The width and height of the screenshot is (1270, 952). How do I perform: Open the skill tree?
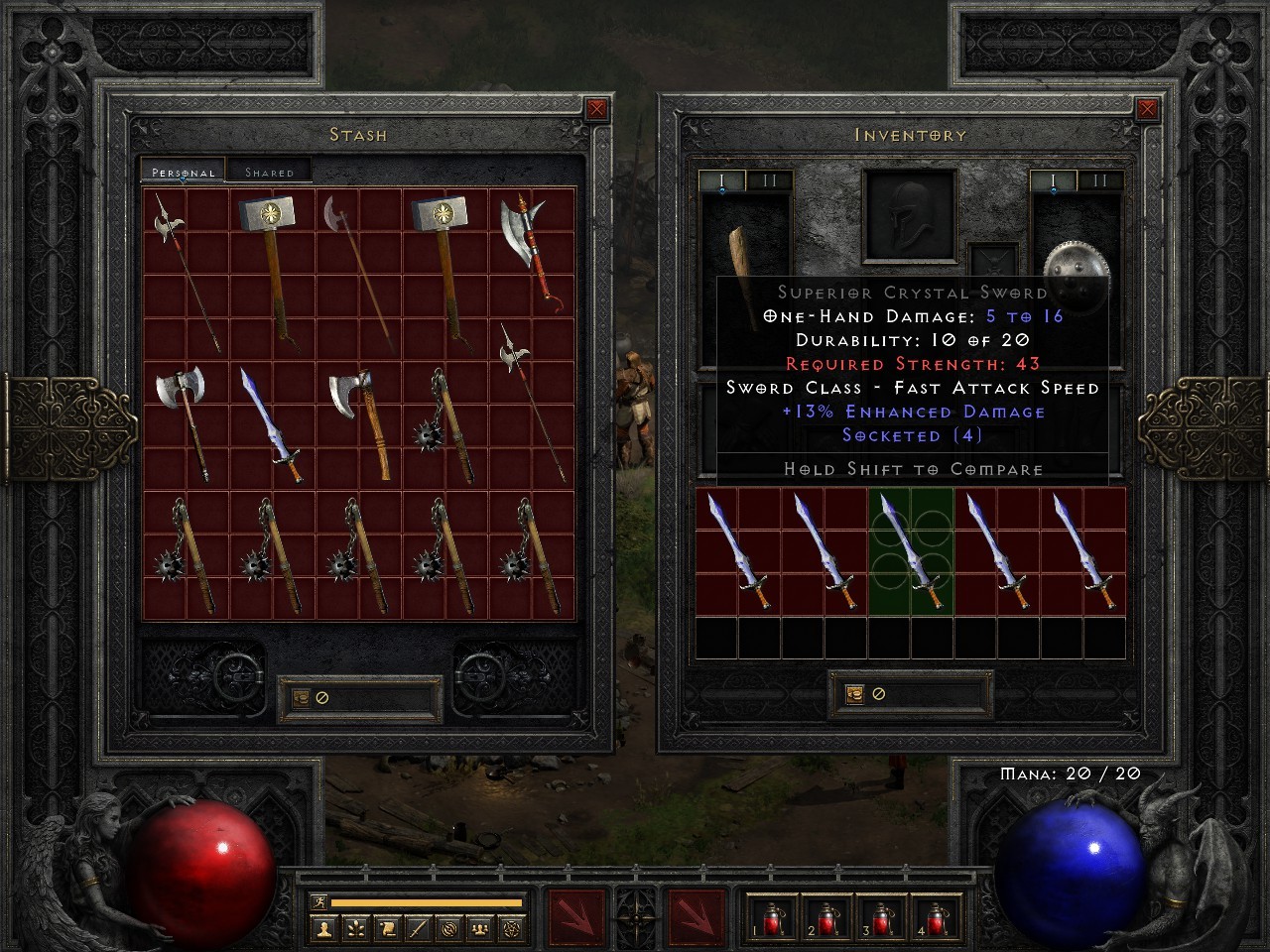point(356,930)
